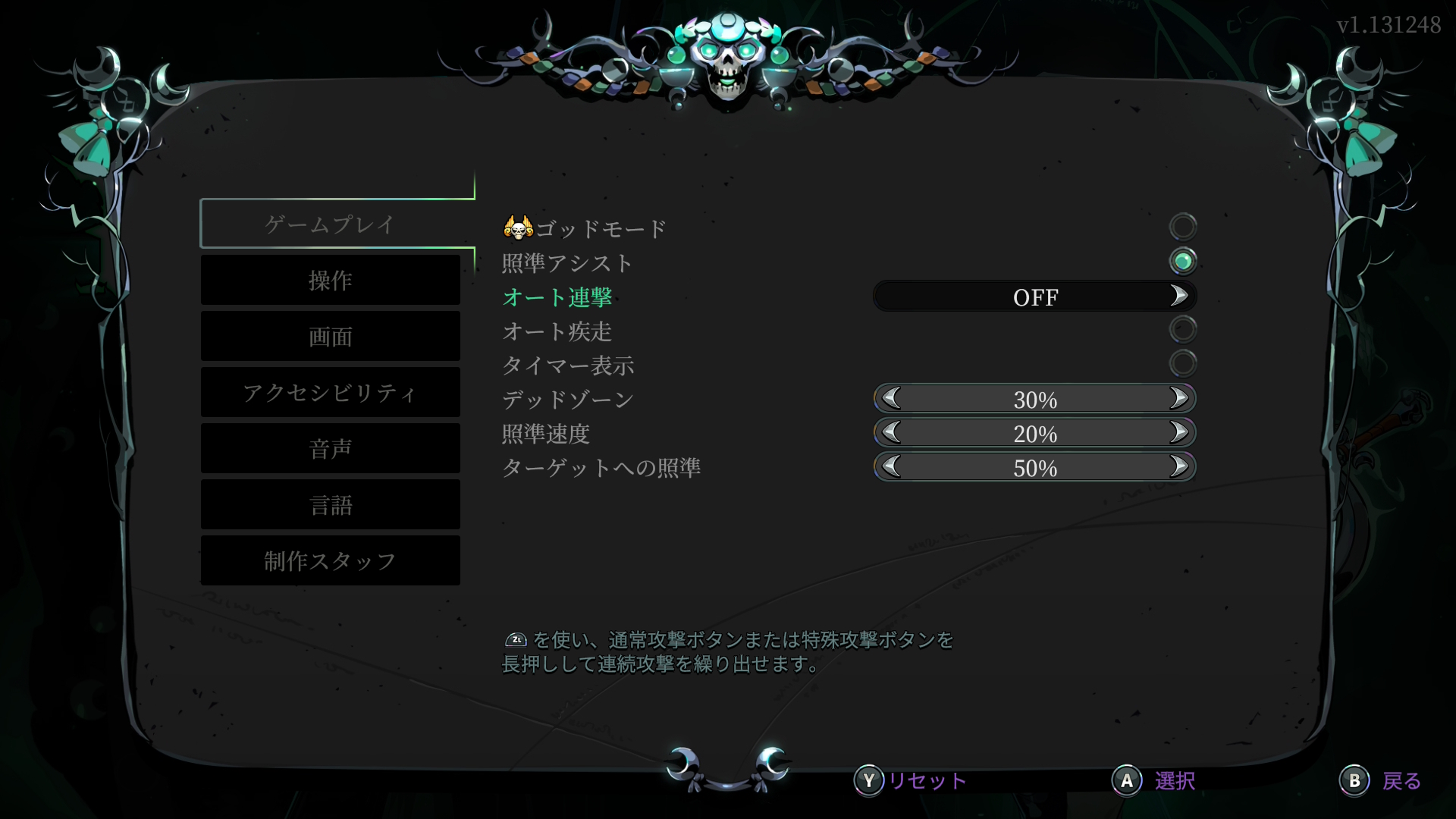Increase ターゲットへの照準 with the right arrow
Viewport: 1456px width, 819px height.
pos(1179,466)
